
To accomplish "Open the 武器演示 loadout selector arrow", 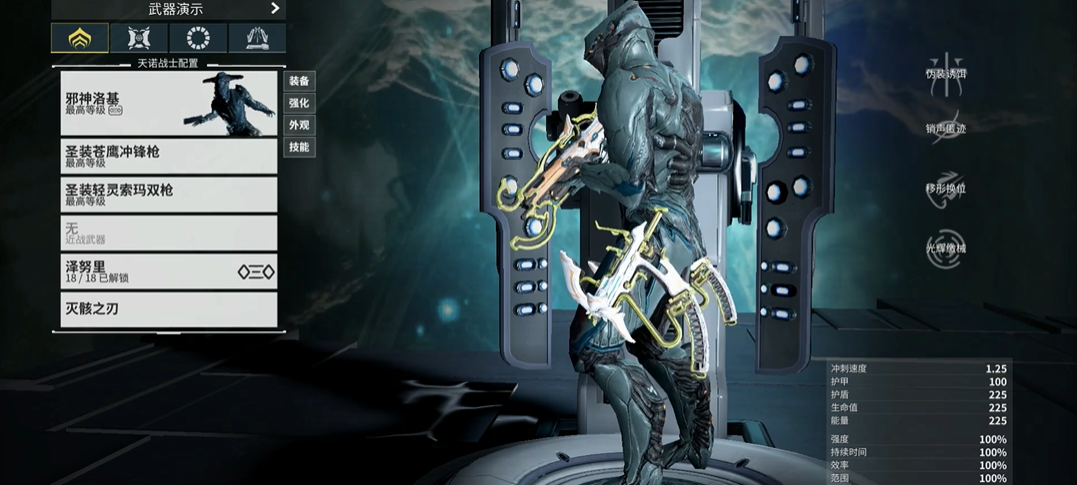I will [275, 9].
